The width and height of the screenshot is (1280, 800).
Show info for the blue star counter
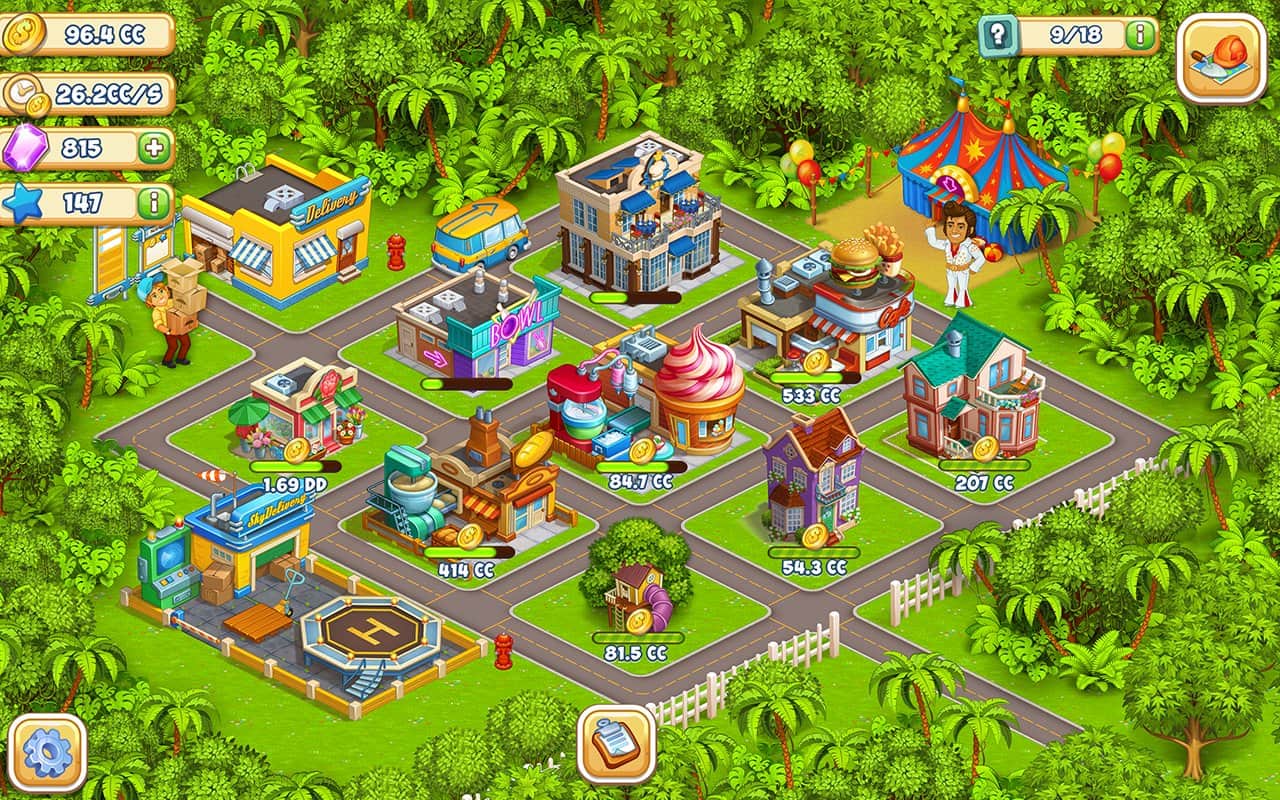[x=154, y=203]
